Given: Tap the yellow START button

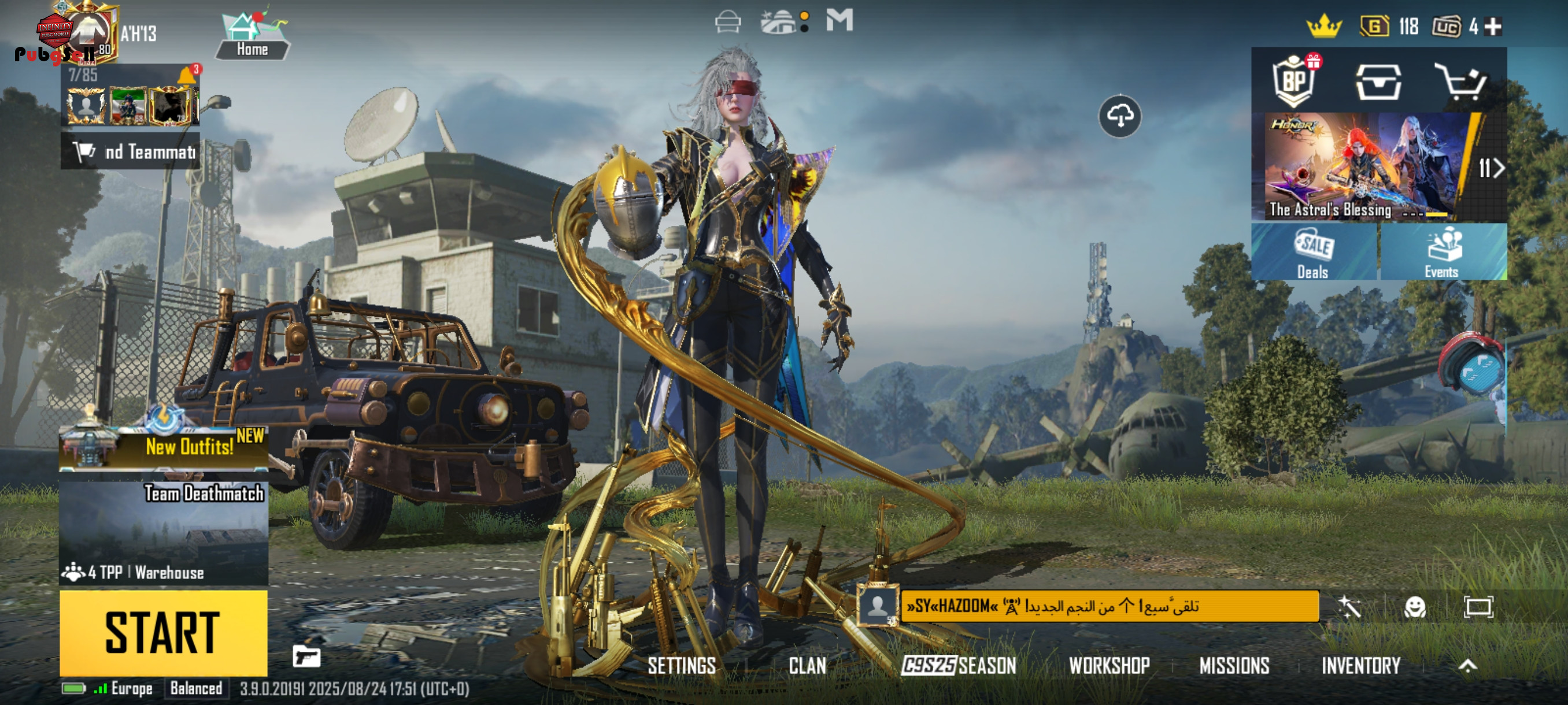Looking at the screenshot, I should (163, 633).
